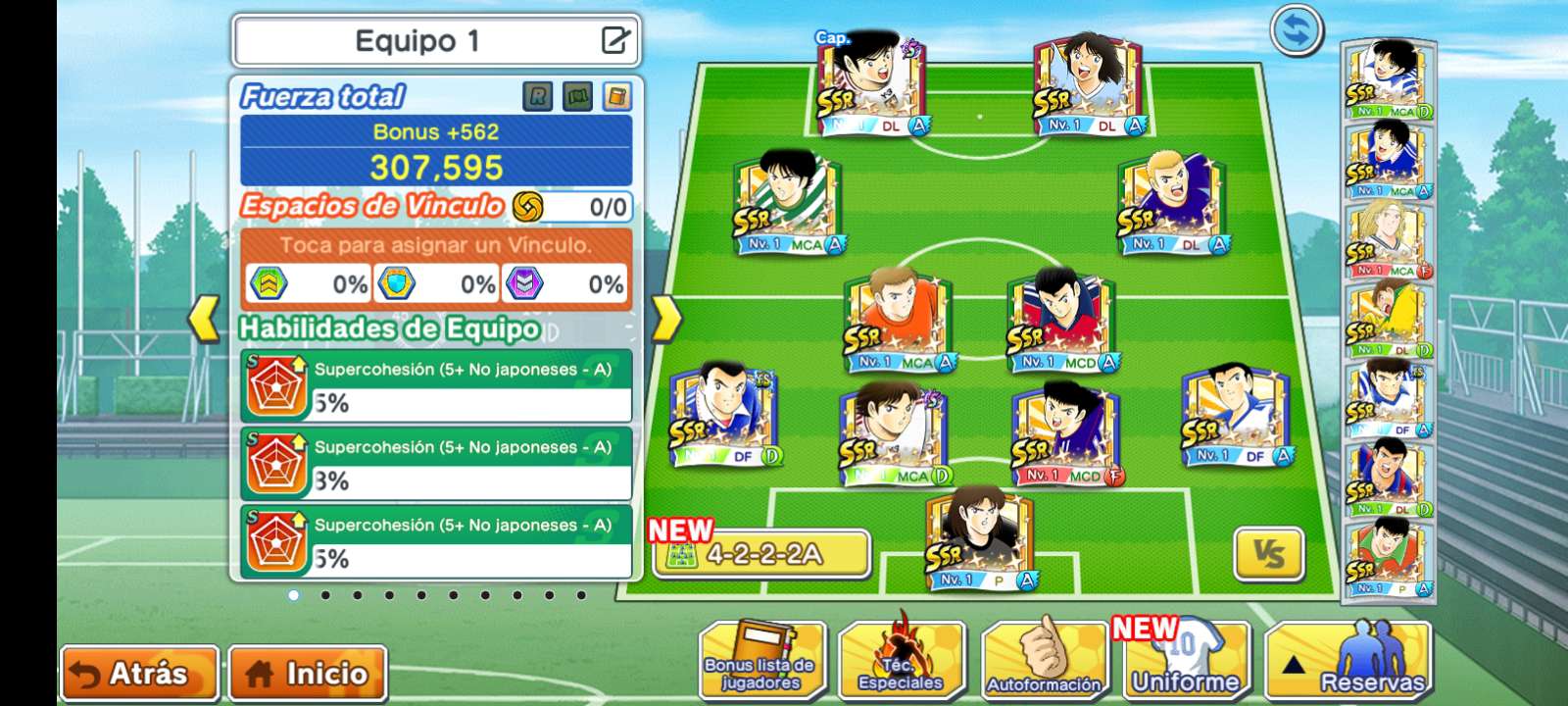Open the Téc. Especiales menu
The height and width of the screenshot is (706, 1568).
click(902, 661)
